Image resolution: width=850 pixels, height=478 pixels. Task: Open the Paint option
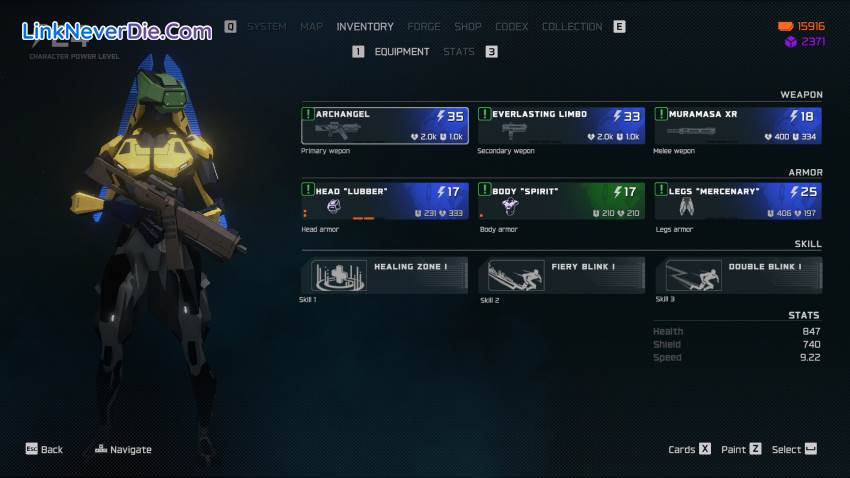(741, 449)
